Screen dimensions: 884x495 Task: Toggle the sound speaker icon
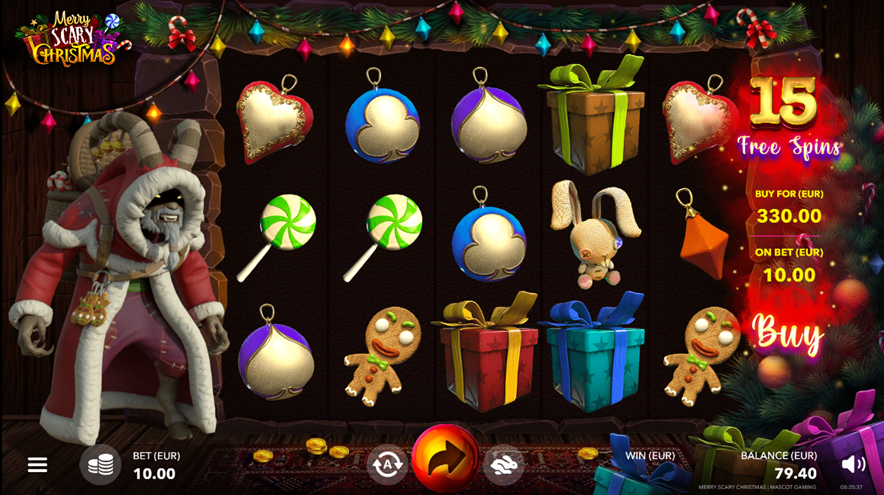(x=853, y=464)
